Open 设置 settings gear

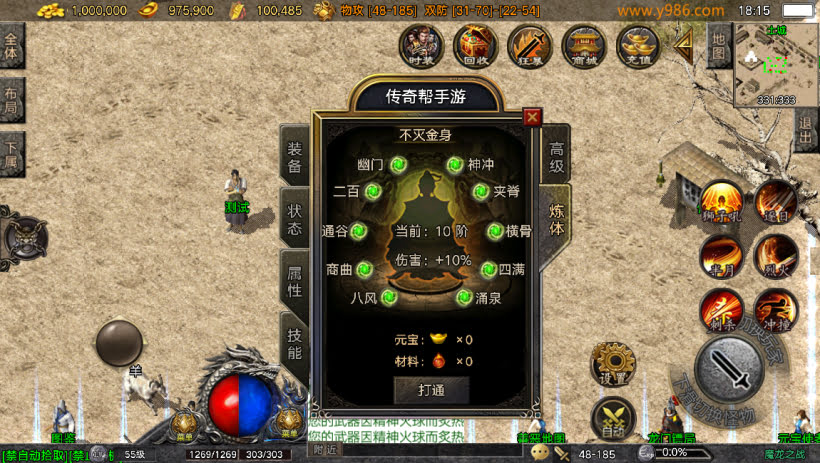[x=611, y=364]
